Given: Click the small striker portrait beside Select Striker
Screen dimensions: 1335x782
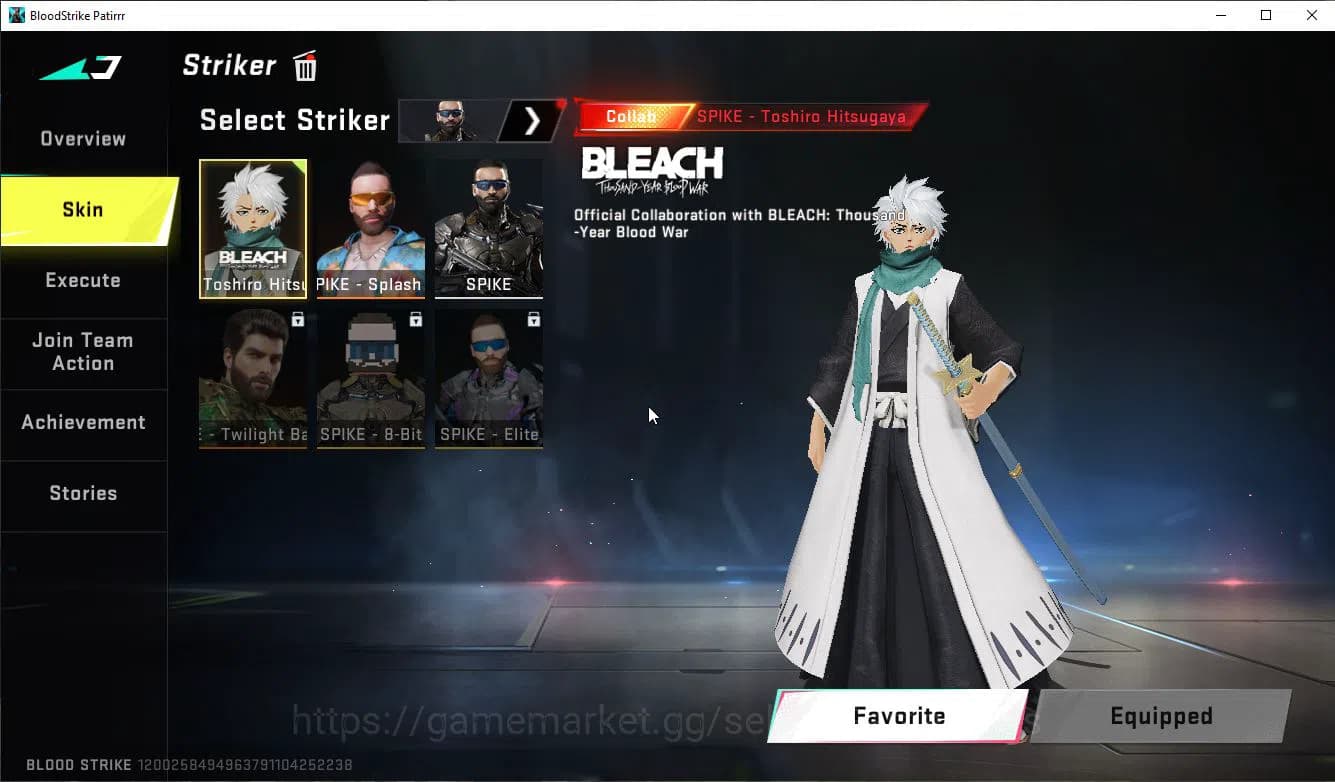Looking at the screenshot, I should tap(449, 120).
